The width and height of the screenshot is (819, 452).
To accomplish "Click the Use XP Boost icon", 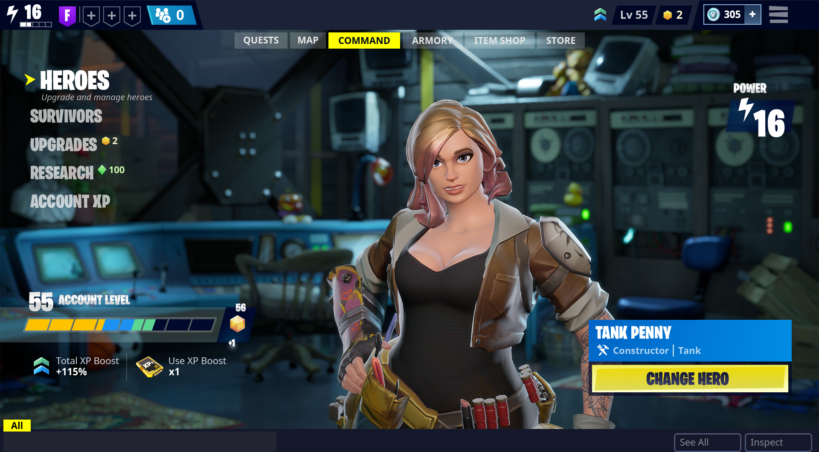I will [x=149, y=366].
